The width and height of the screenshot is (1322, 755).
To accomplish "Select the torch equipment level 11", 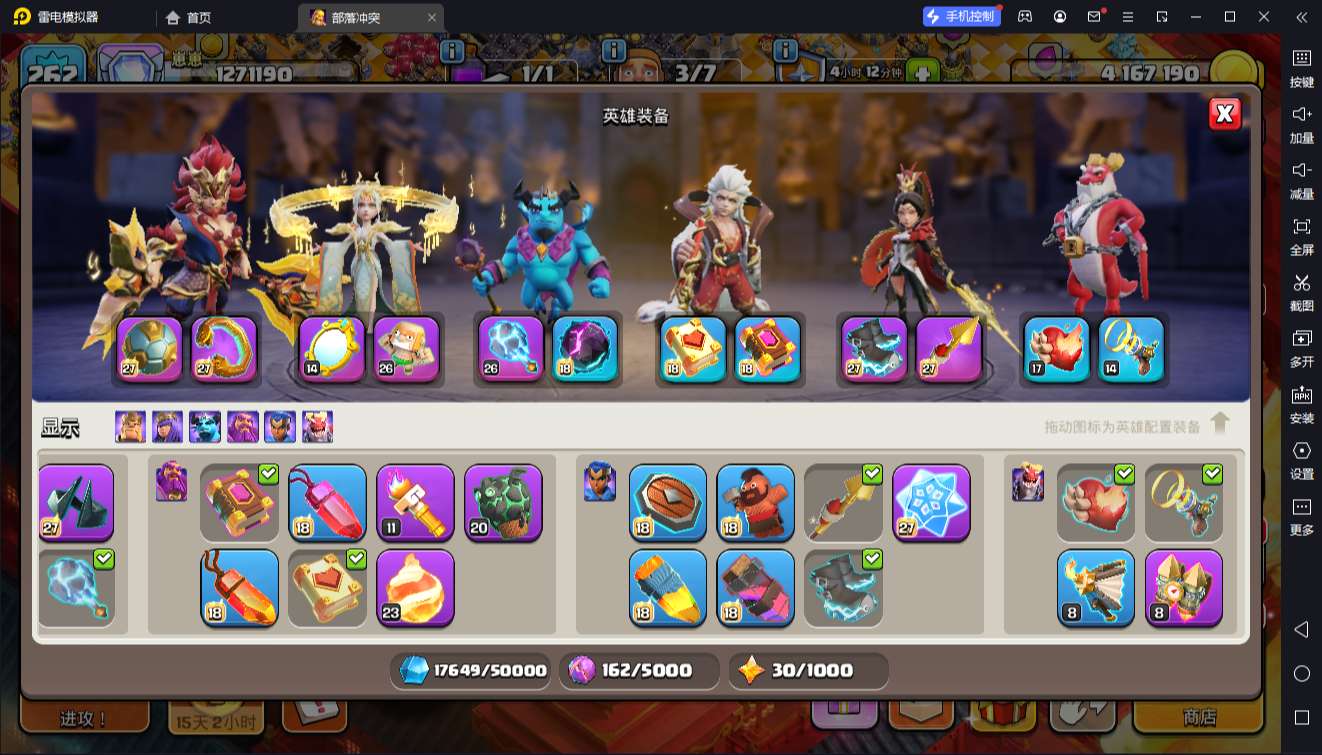I will pyautogui.click(x=415, y=502).
